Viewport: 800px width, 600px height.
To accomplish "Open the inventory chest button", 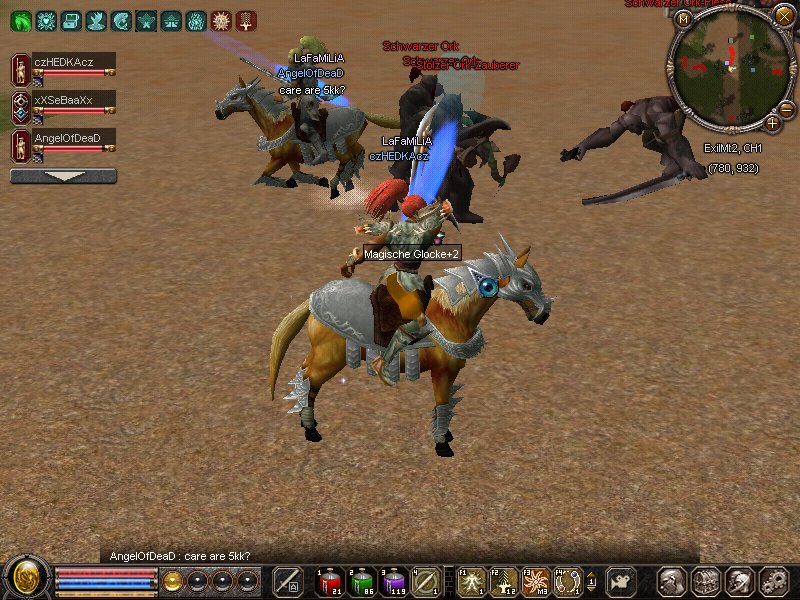I will click(x=705, y=581).
